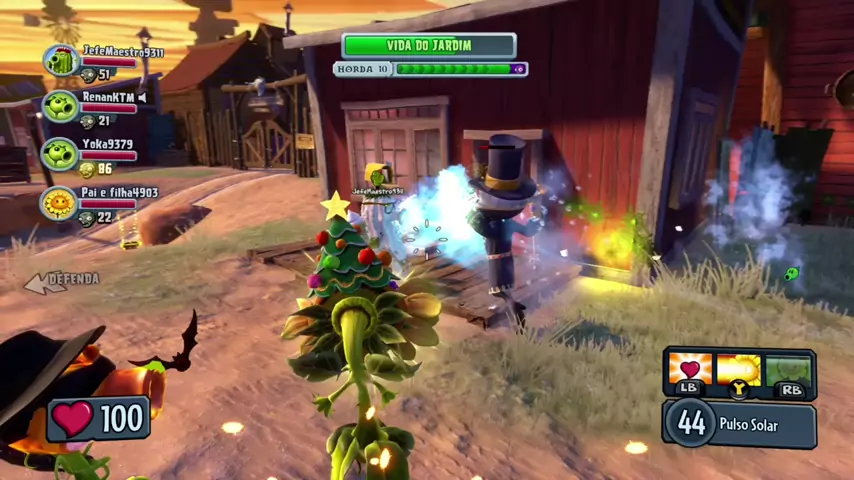Pick Yoka9379's peashooter portrait
Image resolution: width=854 pixels, height=480 pixels.
(x=61, y=154)
